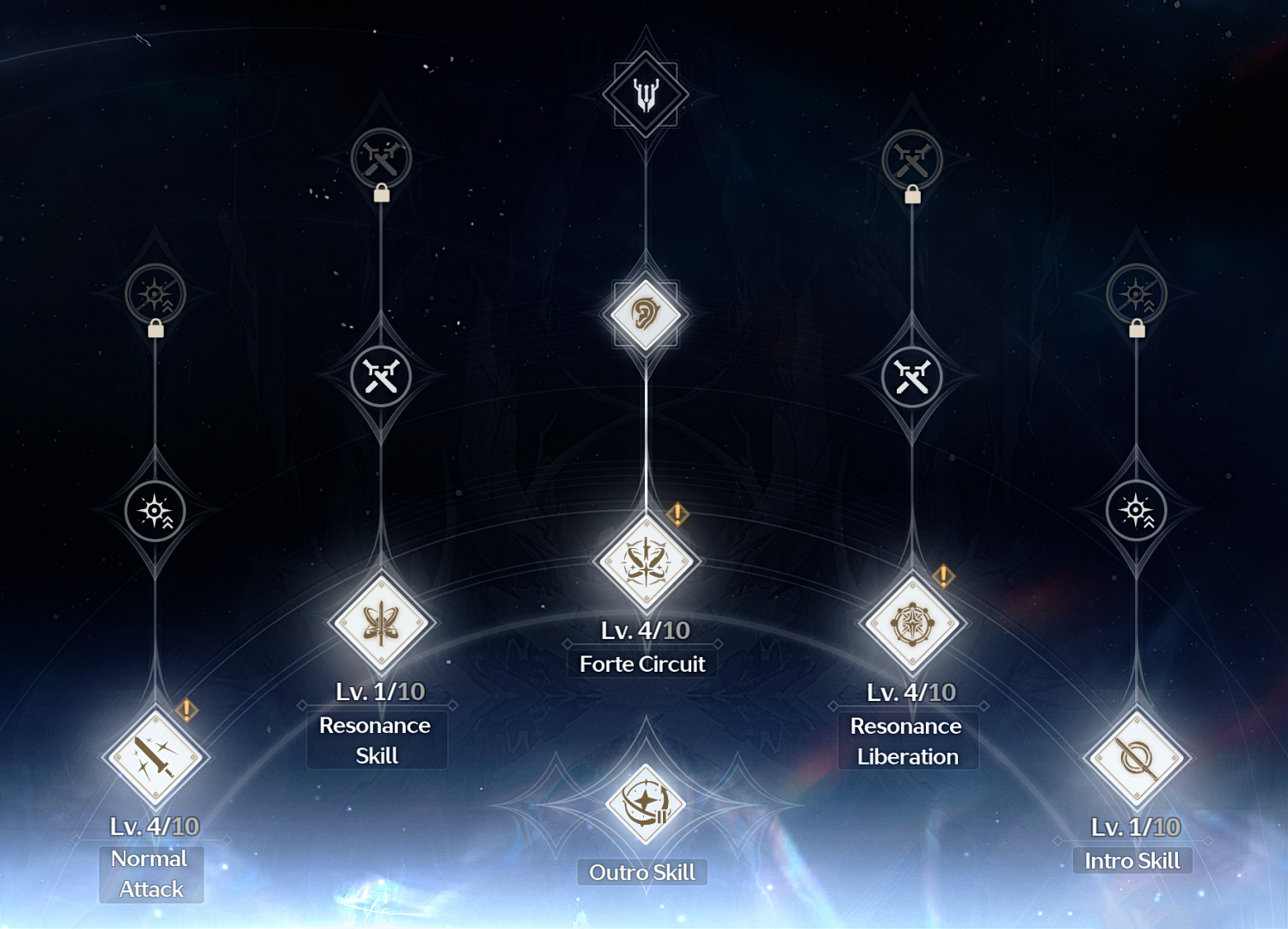This screenshot has width=1288, height=929.
Task: Inspect locked sun-icon node on Intro Skill branch
Action: pyautogui.click(x=1136, y=294)
